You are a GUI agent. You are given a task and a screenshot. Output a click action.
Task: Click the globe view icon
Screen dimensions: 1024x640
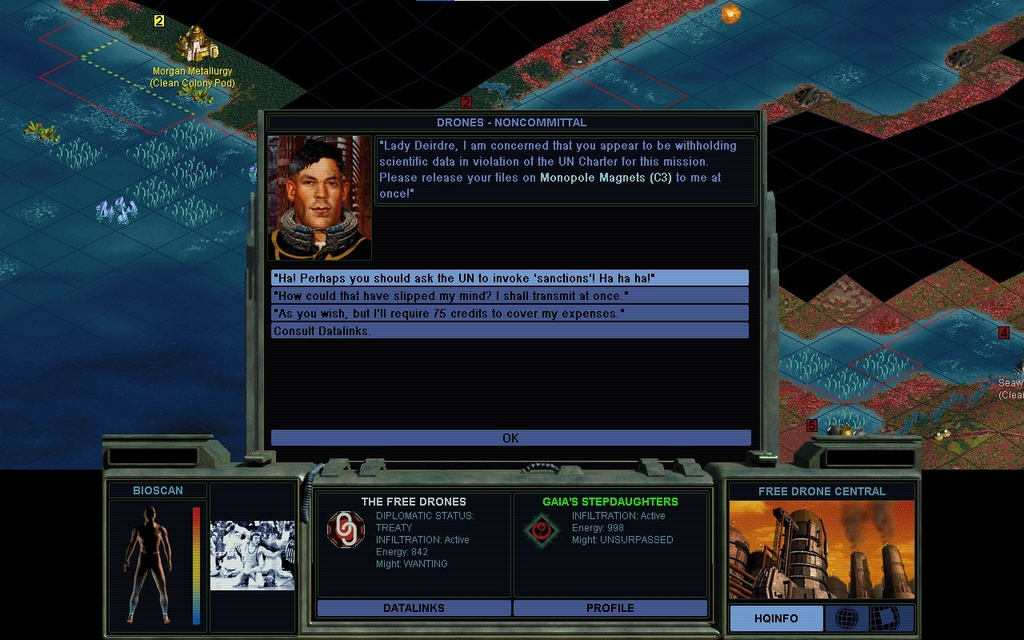tap(846, 618)
